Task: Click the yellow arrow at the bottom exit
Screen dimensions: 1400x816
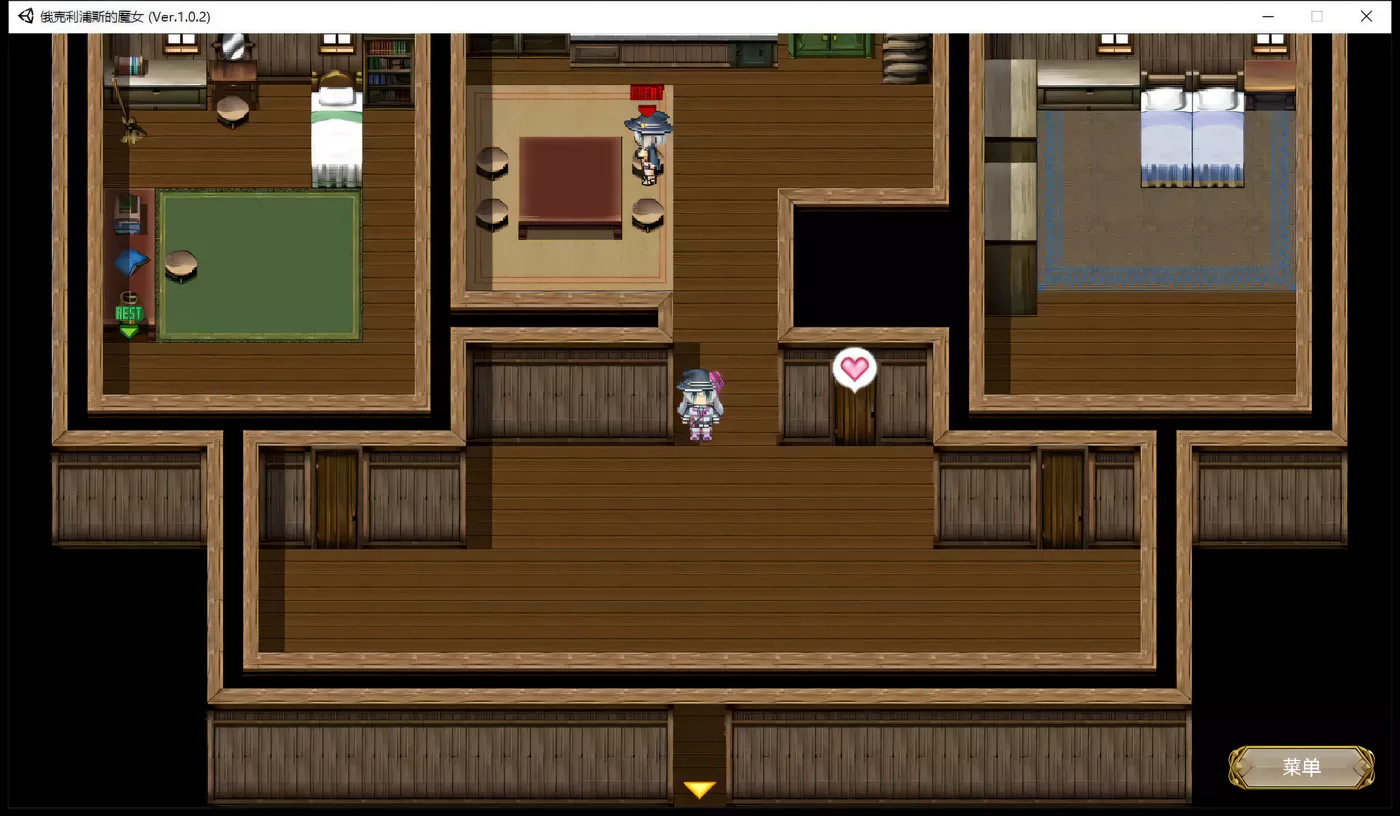Action: click(x=699, y=789)
